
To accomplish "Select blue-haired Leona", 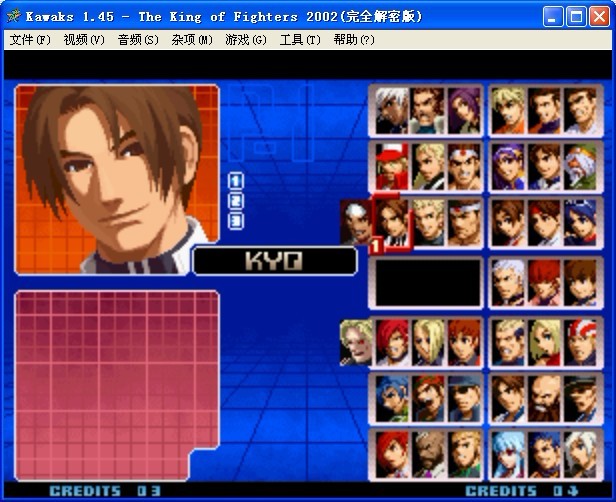I will (x=392, y=398).
